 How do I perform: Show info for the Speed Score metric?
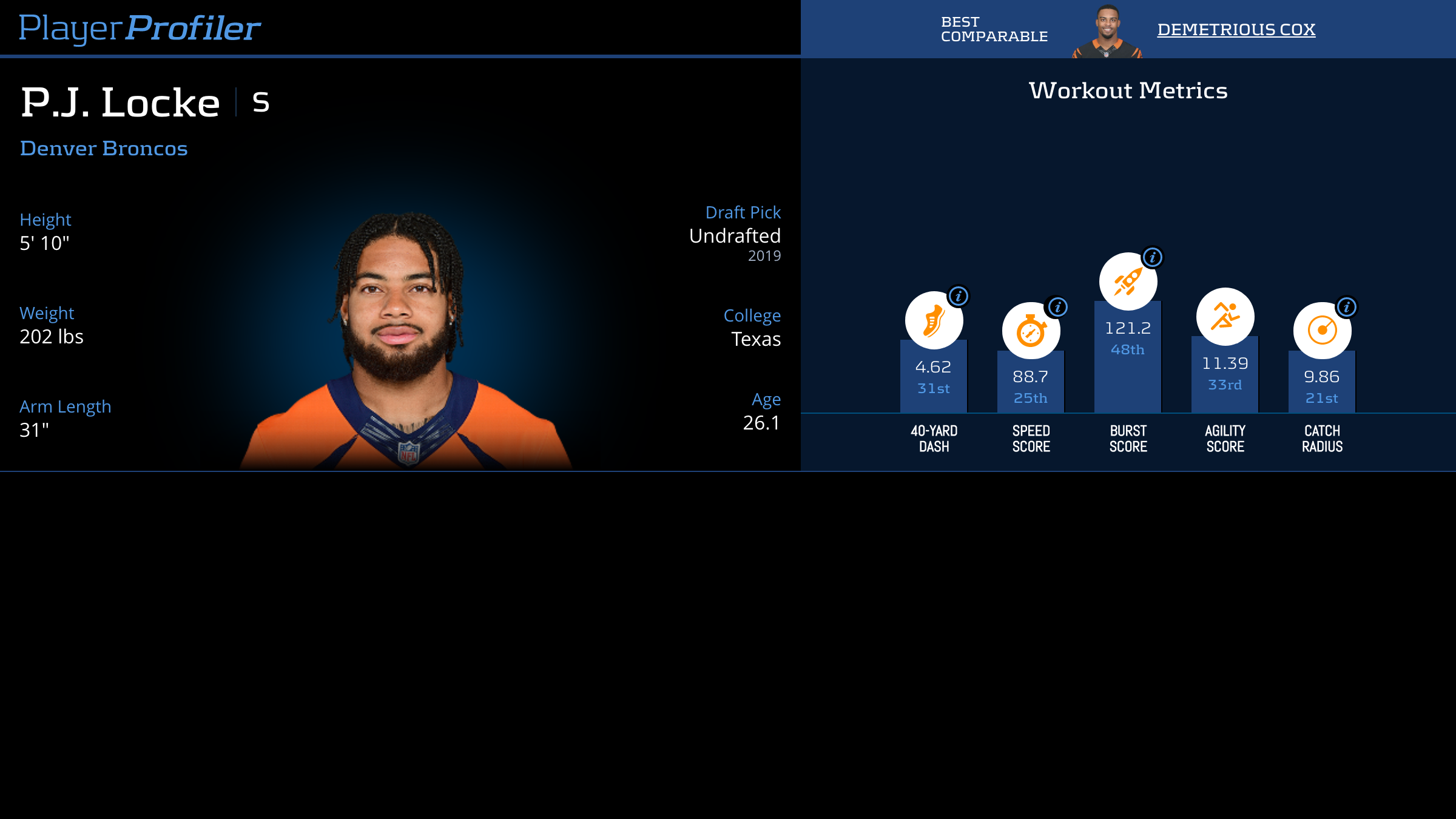point(1057,307)
